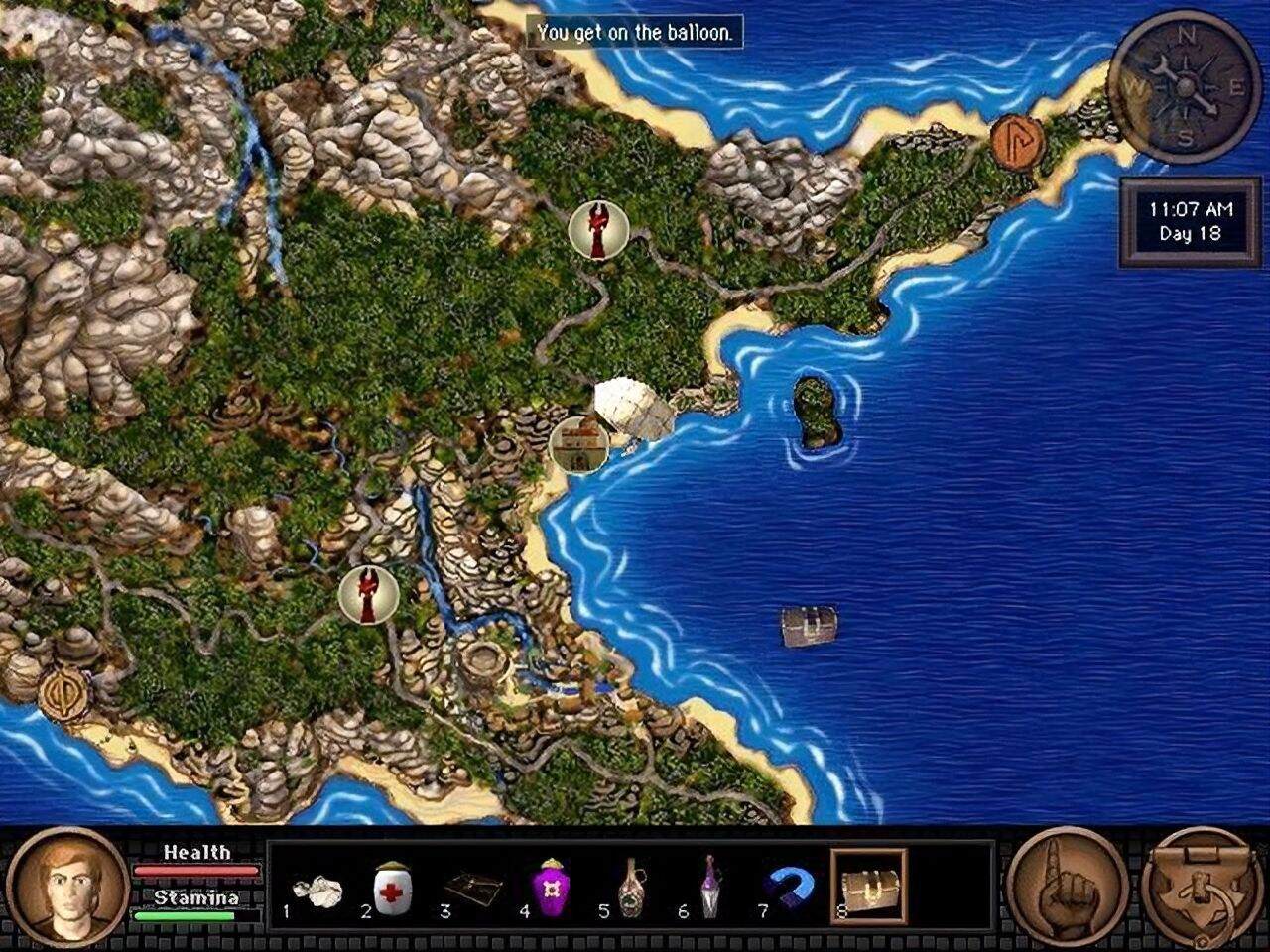Select the southern red statue marker

[x=368, y=593]
